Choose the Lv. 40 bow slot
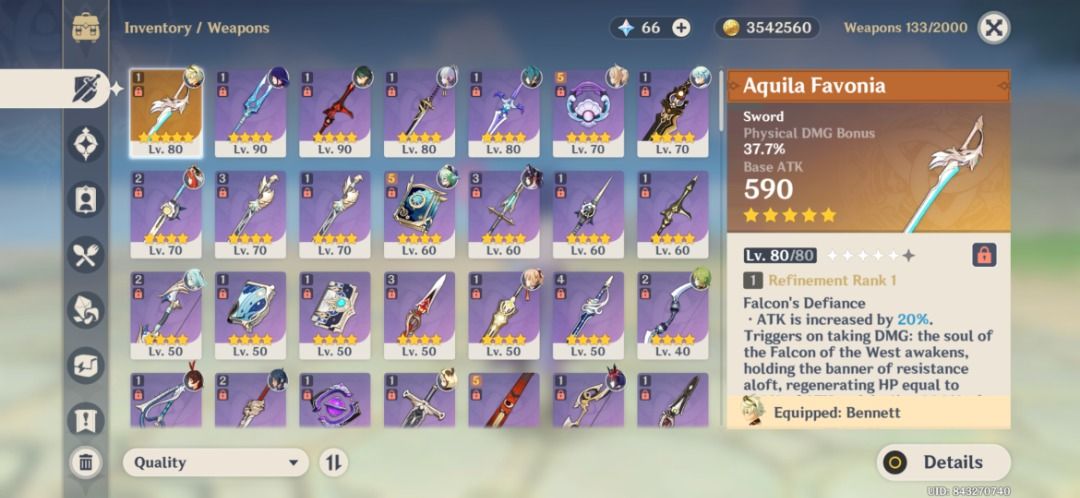The image size is (1080, 498). [672, 315]
